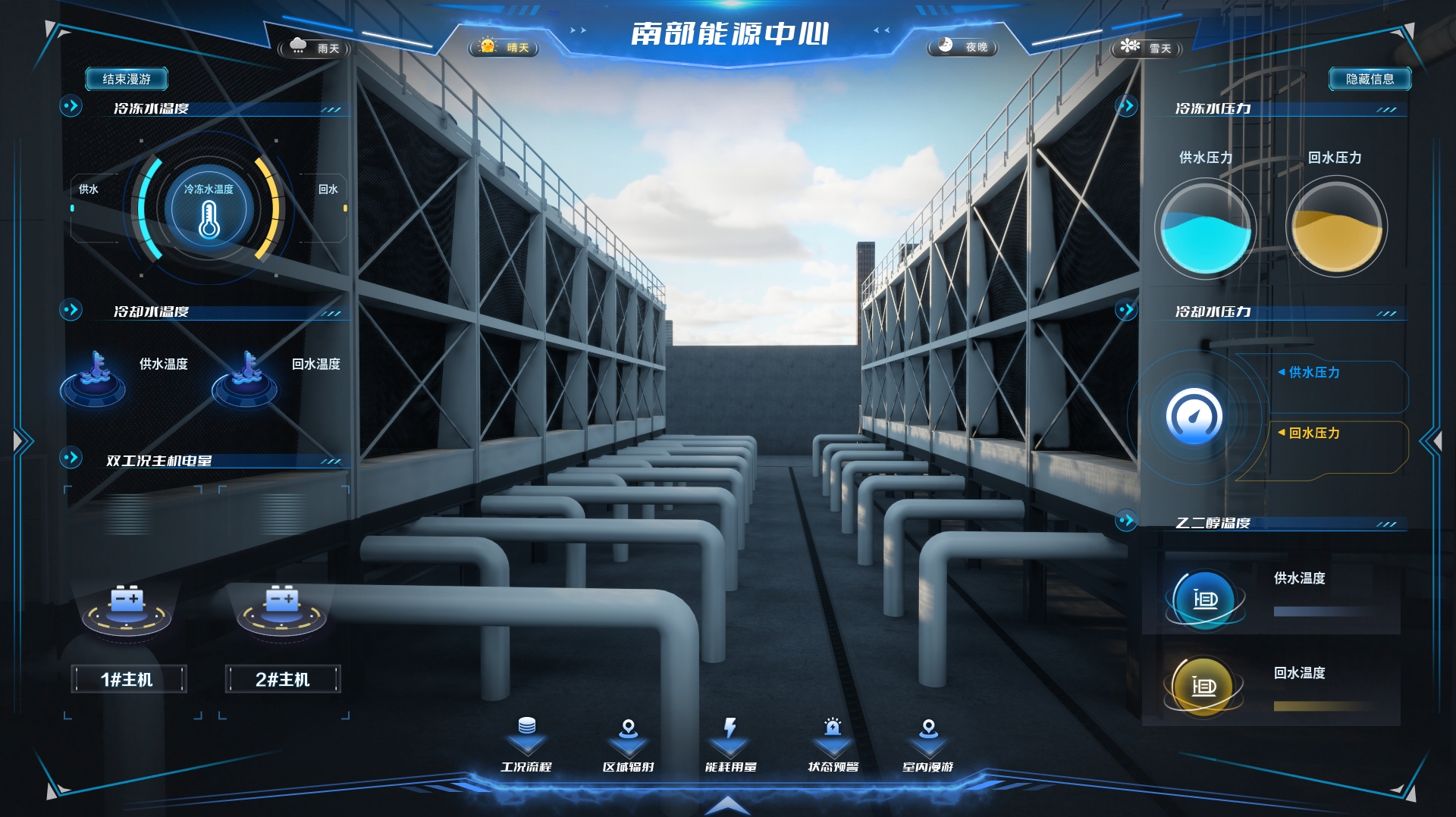Click the 结束漫游 button

tap(127, 79)
